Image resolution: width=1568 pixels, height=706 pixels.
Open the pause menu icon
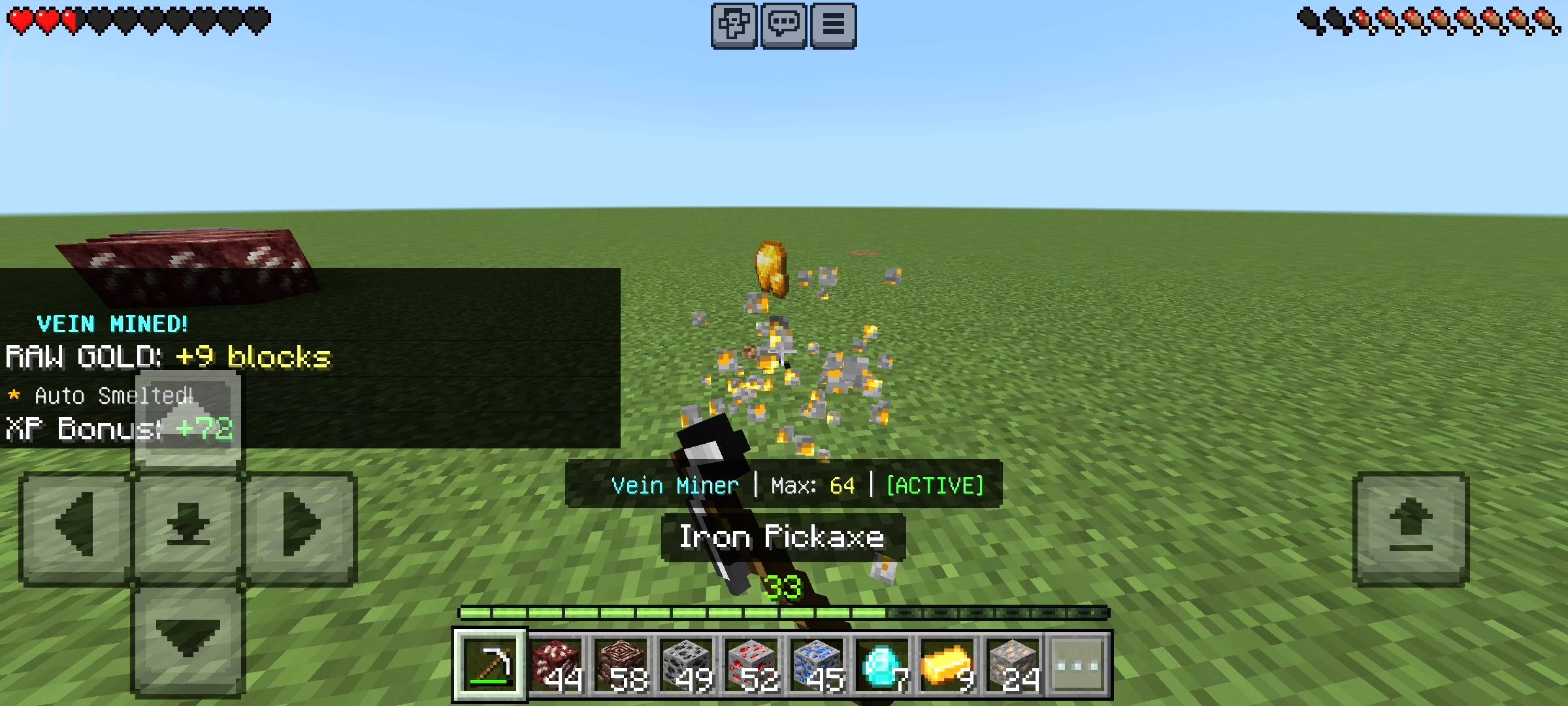click(x=832, y=25)
